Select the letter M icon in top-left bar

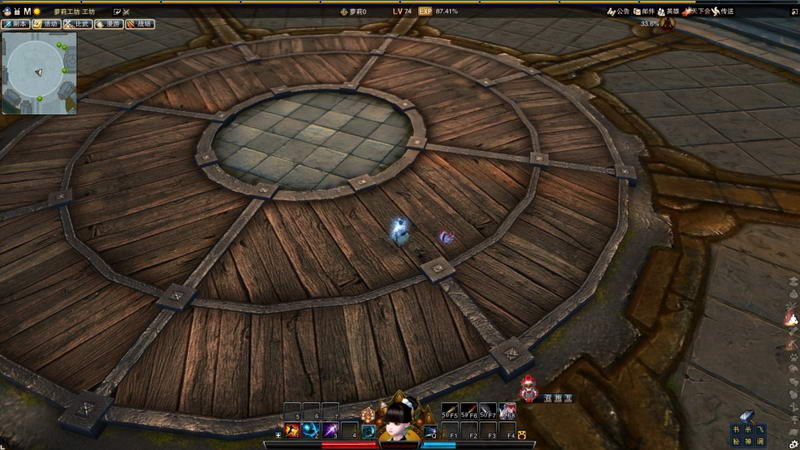(27, 11)
